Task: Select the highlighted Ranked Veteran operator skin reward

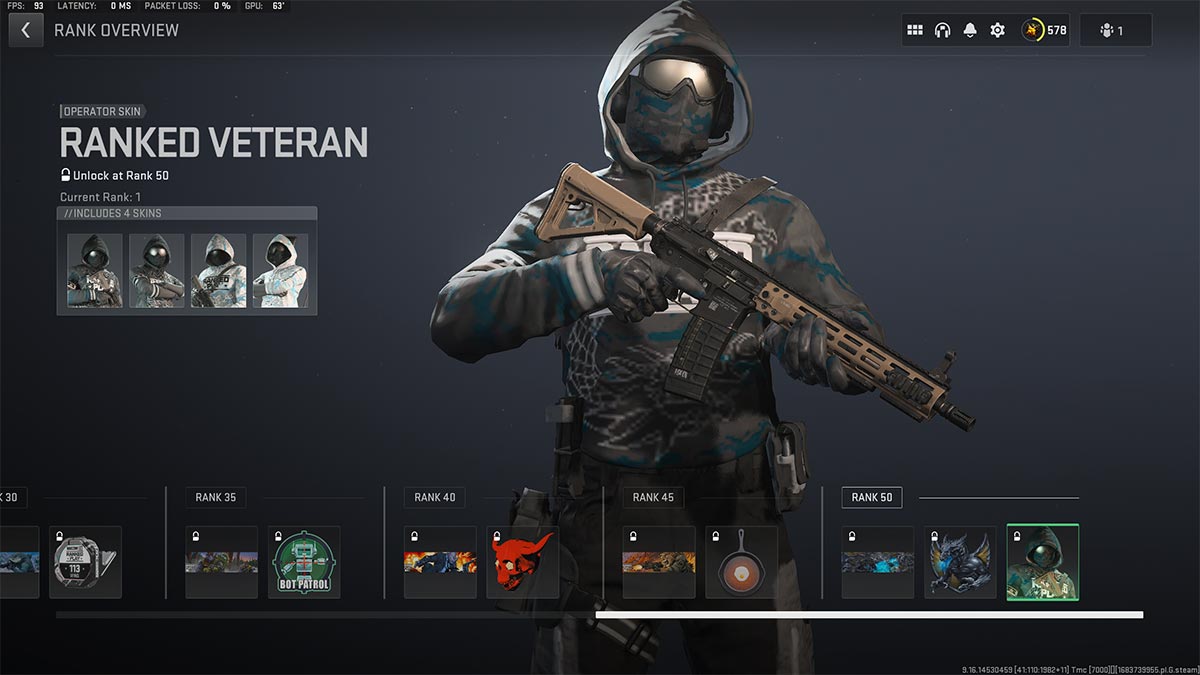Action: 1042,562
